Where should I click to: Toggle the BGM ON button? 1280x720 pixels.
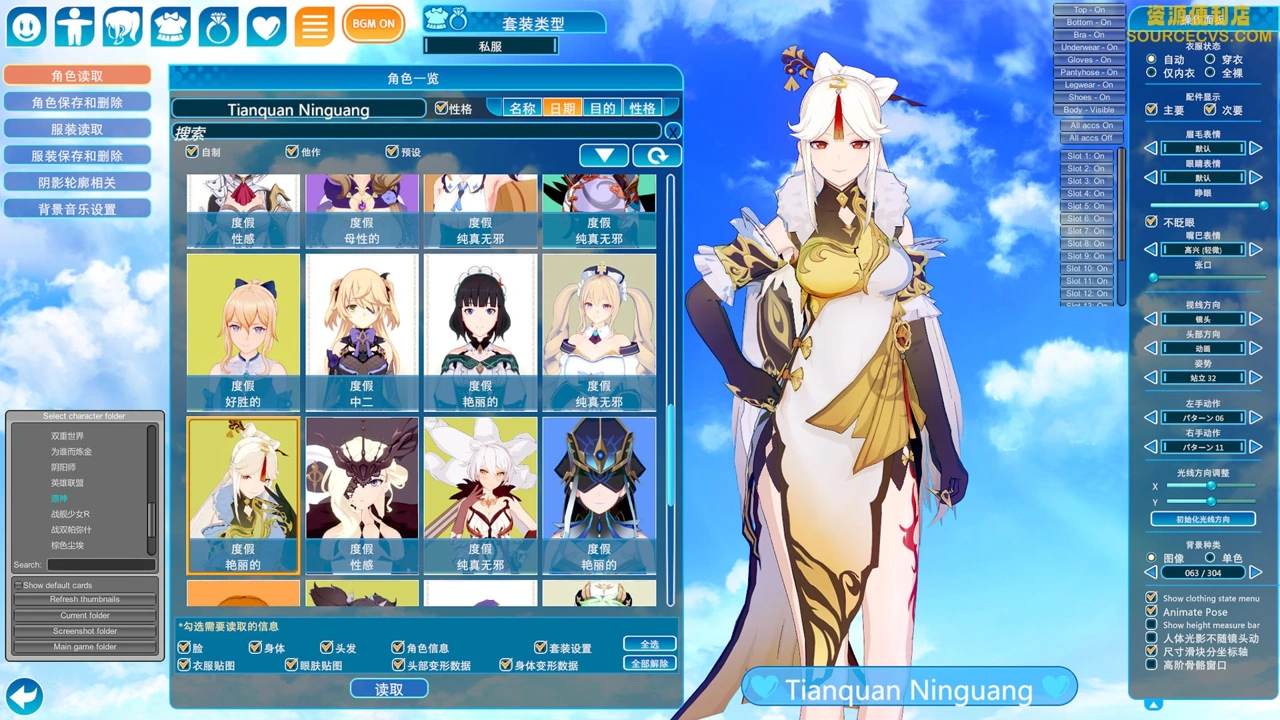tap(373, 24)
